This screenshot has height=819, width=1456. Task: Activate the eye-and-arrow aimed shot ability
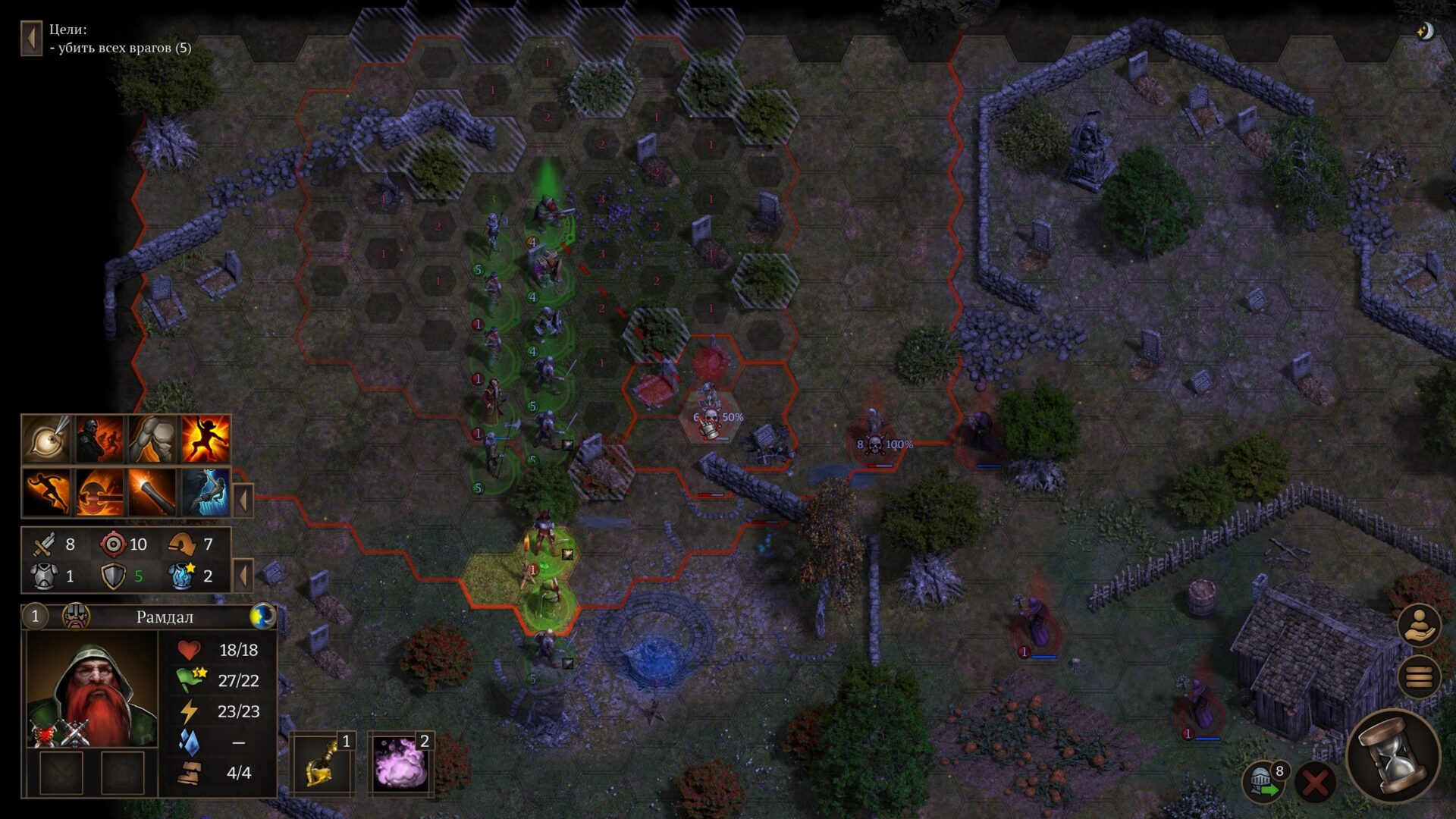pos(47,439)
